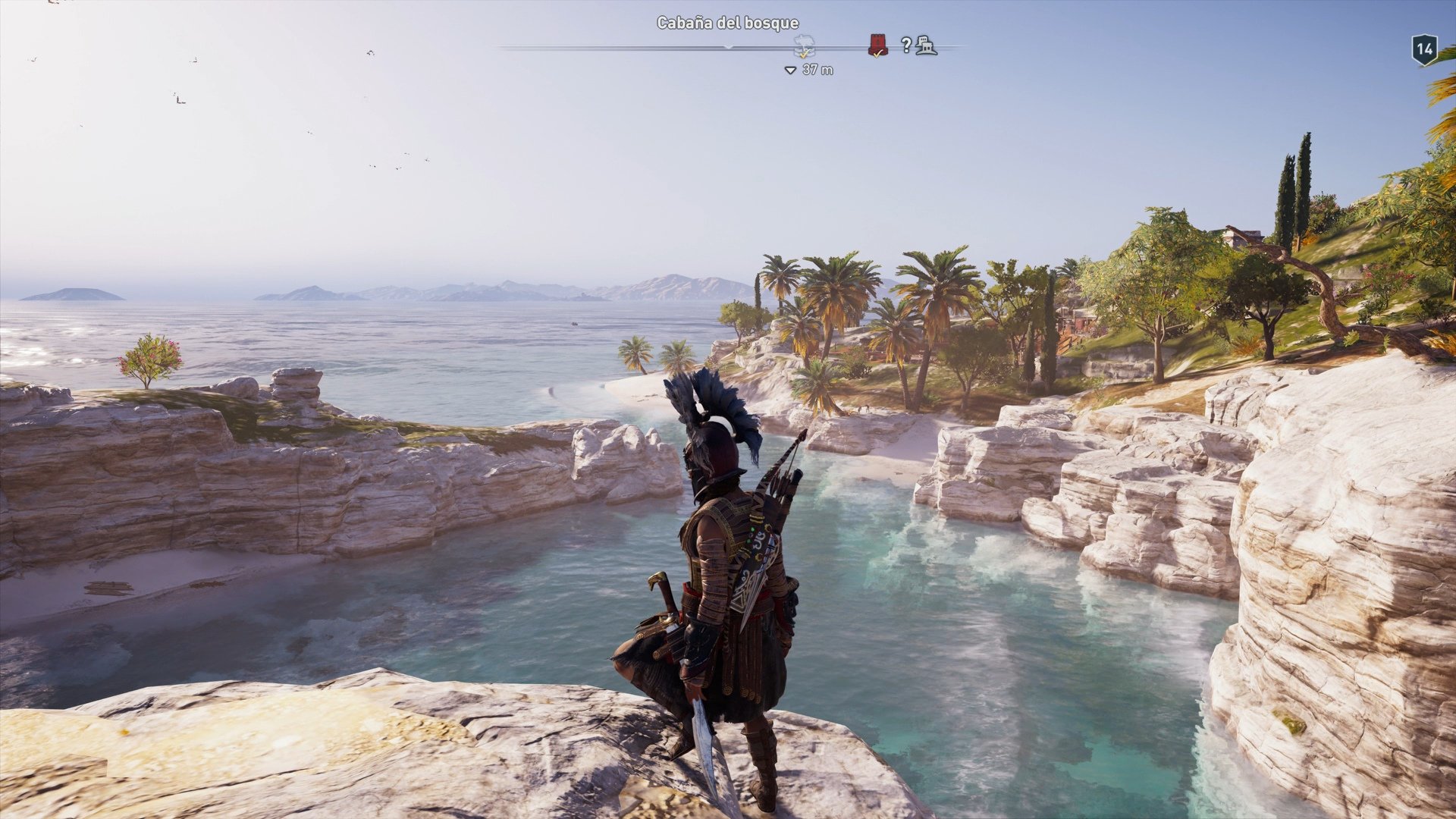This screenshot has width=1456, height=819.
Task: Select the Cabaña del bosque location title
Action: coord(728,24)
